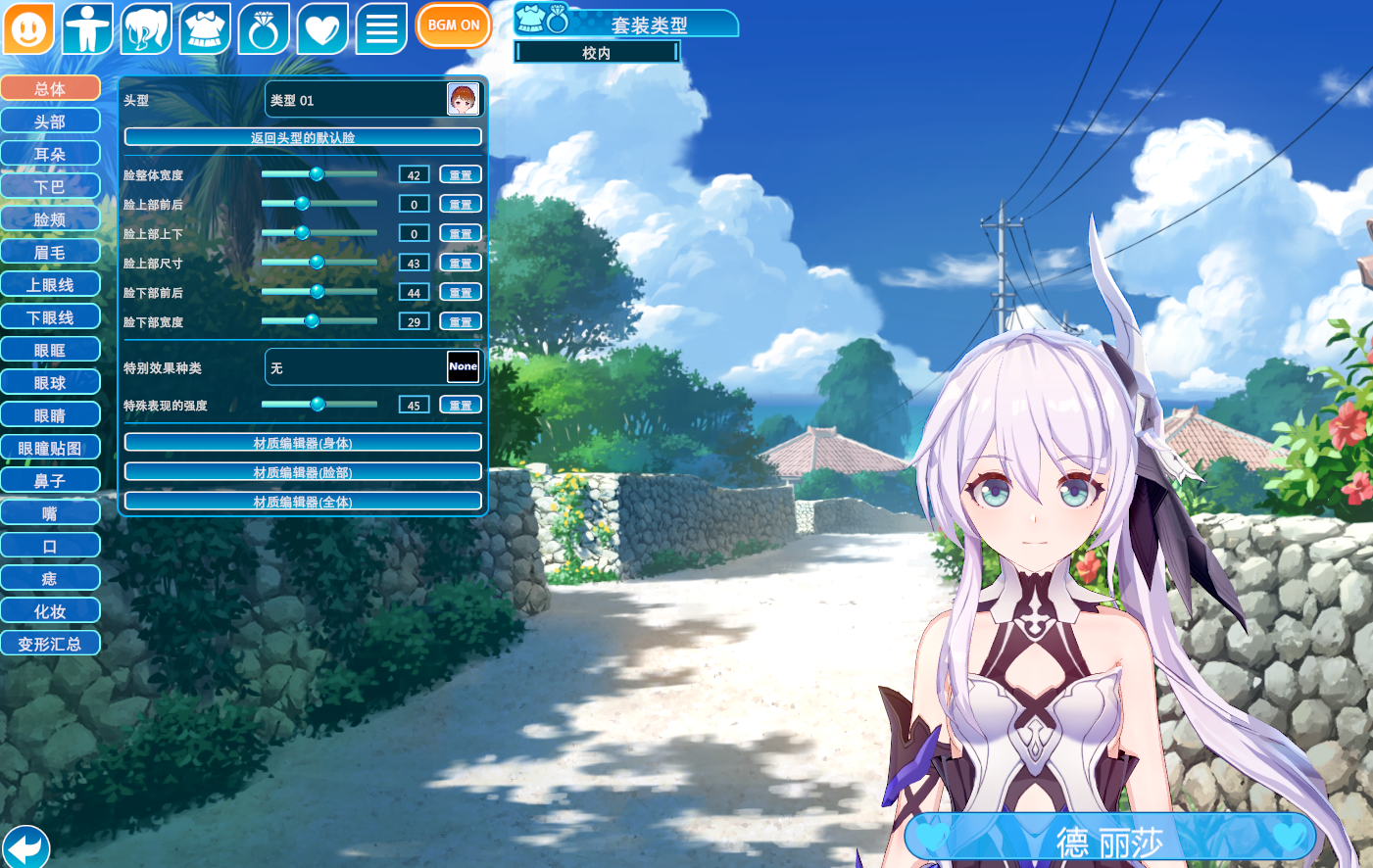Switch to the 眉毛 tab
This screenshot has height=868, width=1373.
click(x=50, y=253)
